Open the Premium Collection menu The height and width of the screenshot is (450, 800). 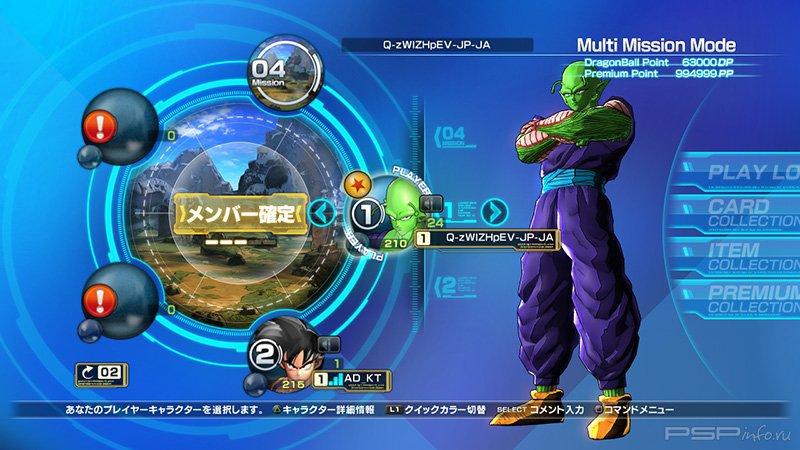(753, 299)
